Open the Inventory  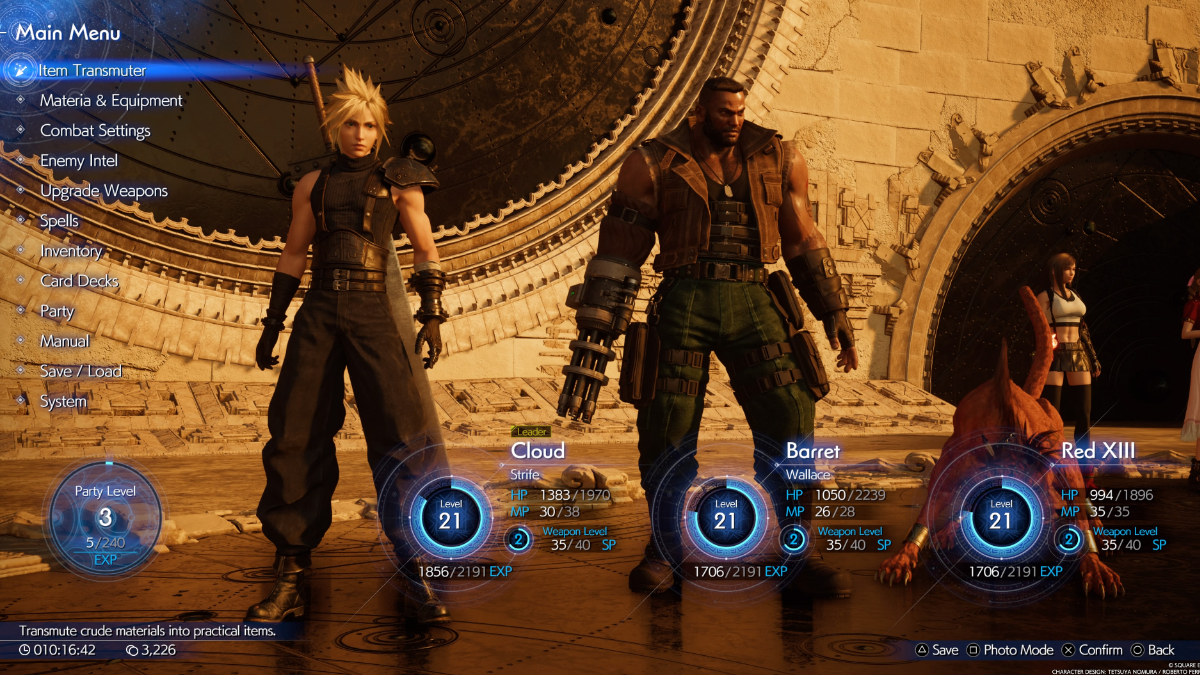click(71, 251)
